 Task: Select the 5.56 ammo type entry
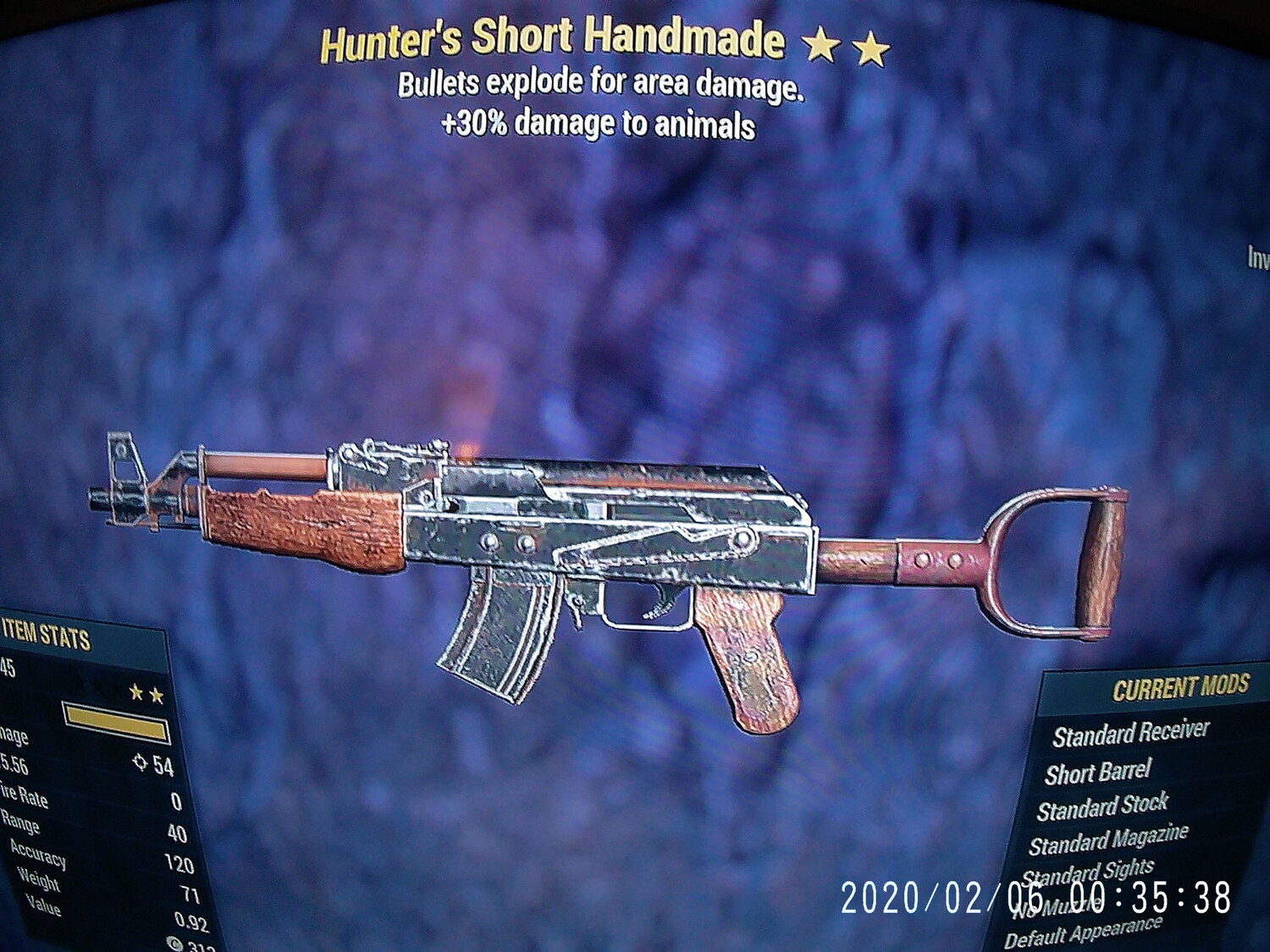pos(12,764)
